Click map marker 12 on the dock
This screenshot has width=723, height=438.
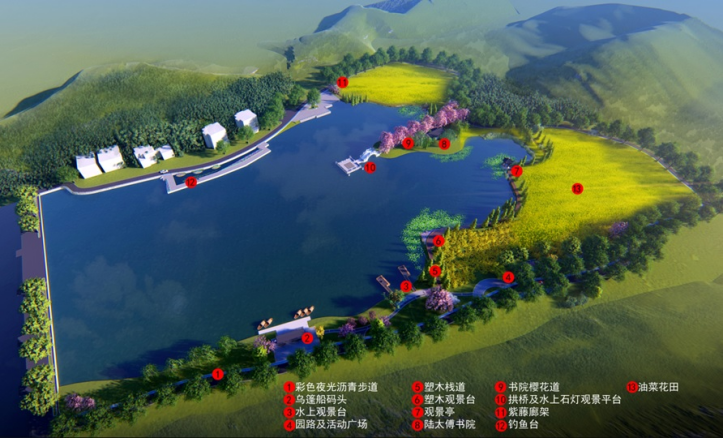coord(190,182)
